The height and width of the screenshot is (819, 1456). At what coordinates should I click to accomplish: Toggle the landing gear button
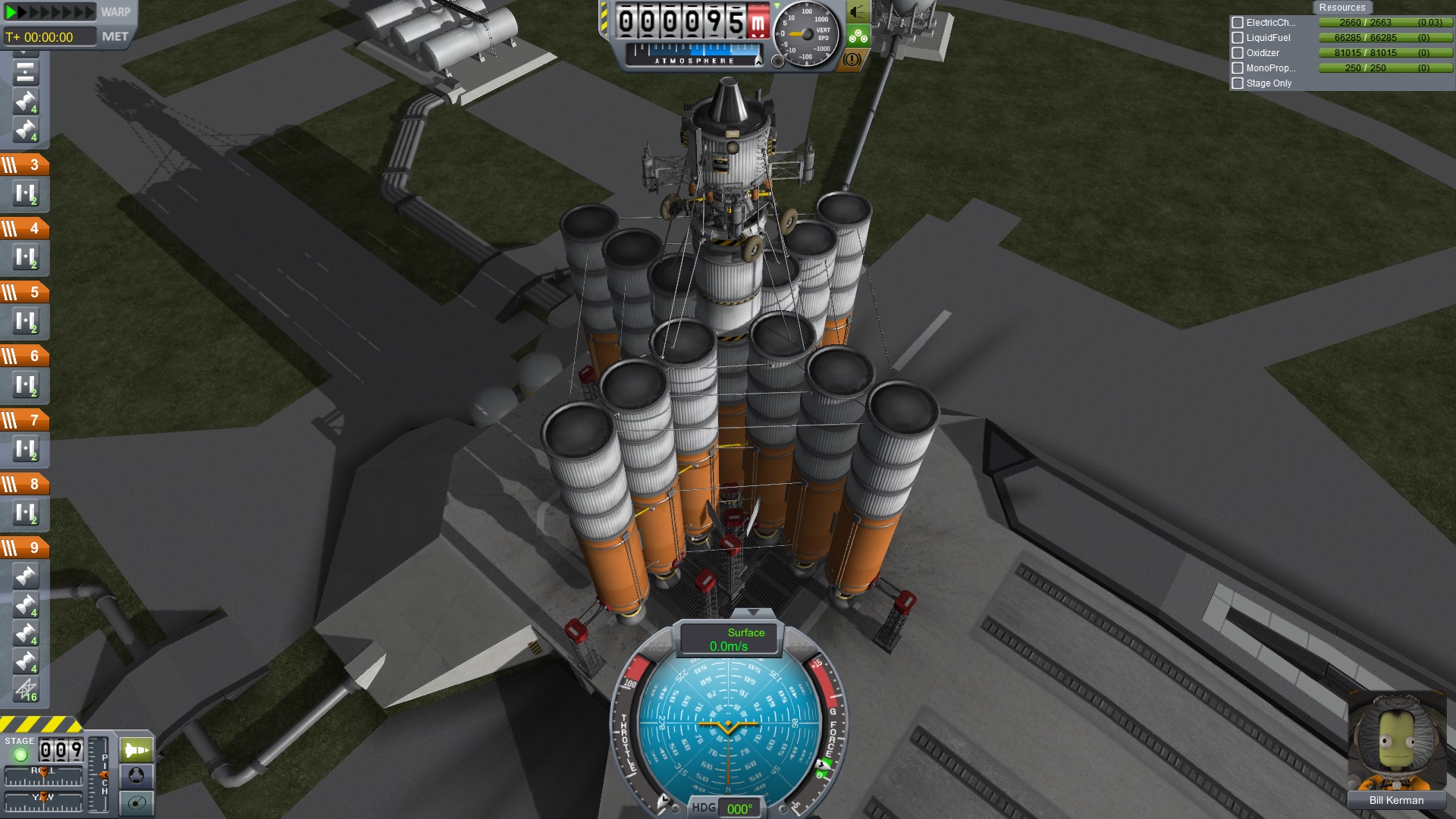858,36
